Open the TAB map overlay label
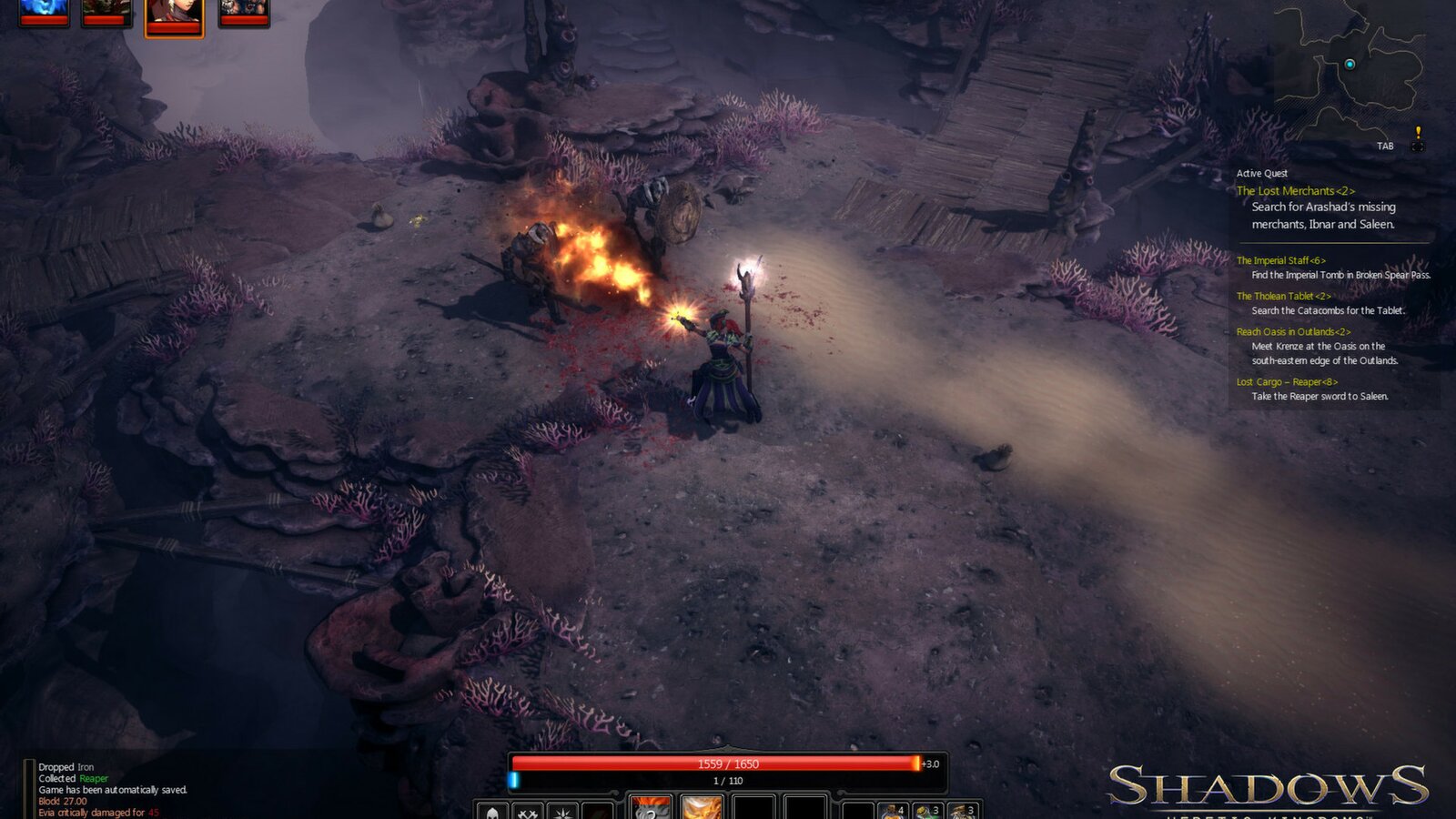1456x819 pixels. coord(1387,144)
